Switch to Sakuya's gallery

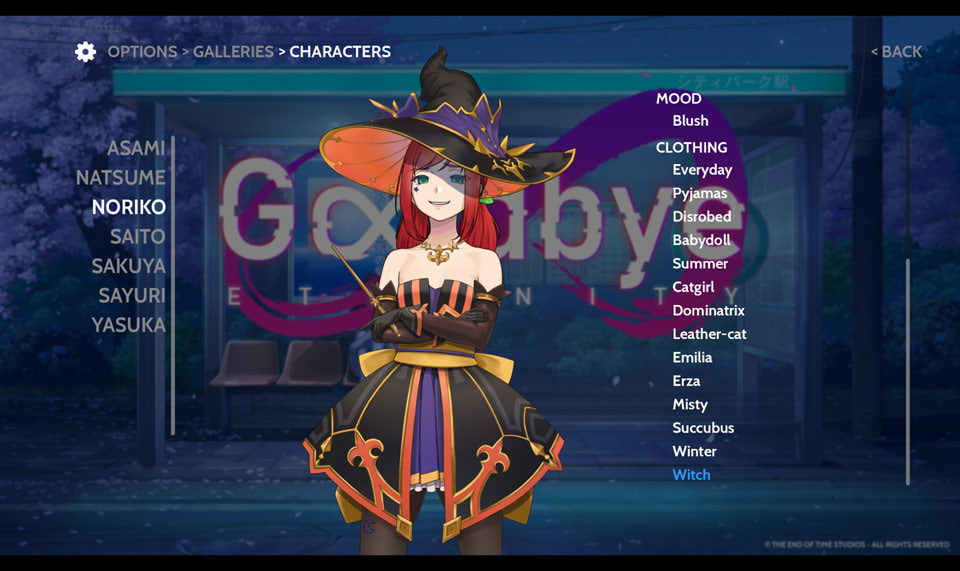(129, 266)
